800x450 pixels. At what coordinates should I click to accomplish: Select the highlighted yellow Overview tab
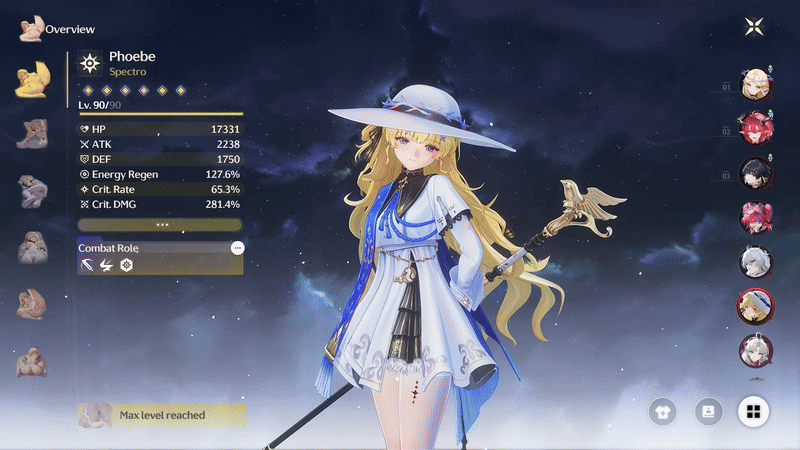click(33, 80)
